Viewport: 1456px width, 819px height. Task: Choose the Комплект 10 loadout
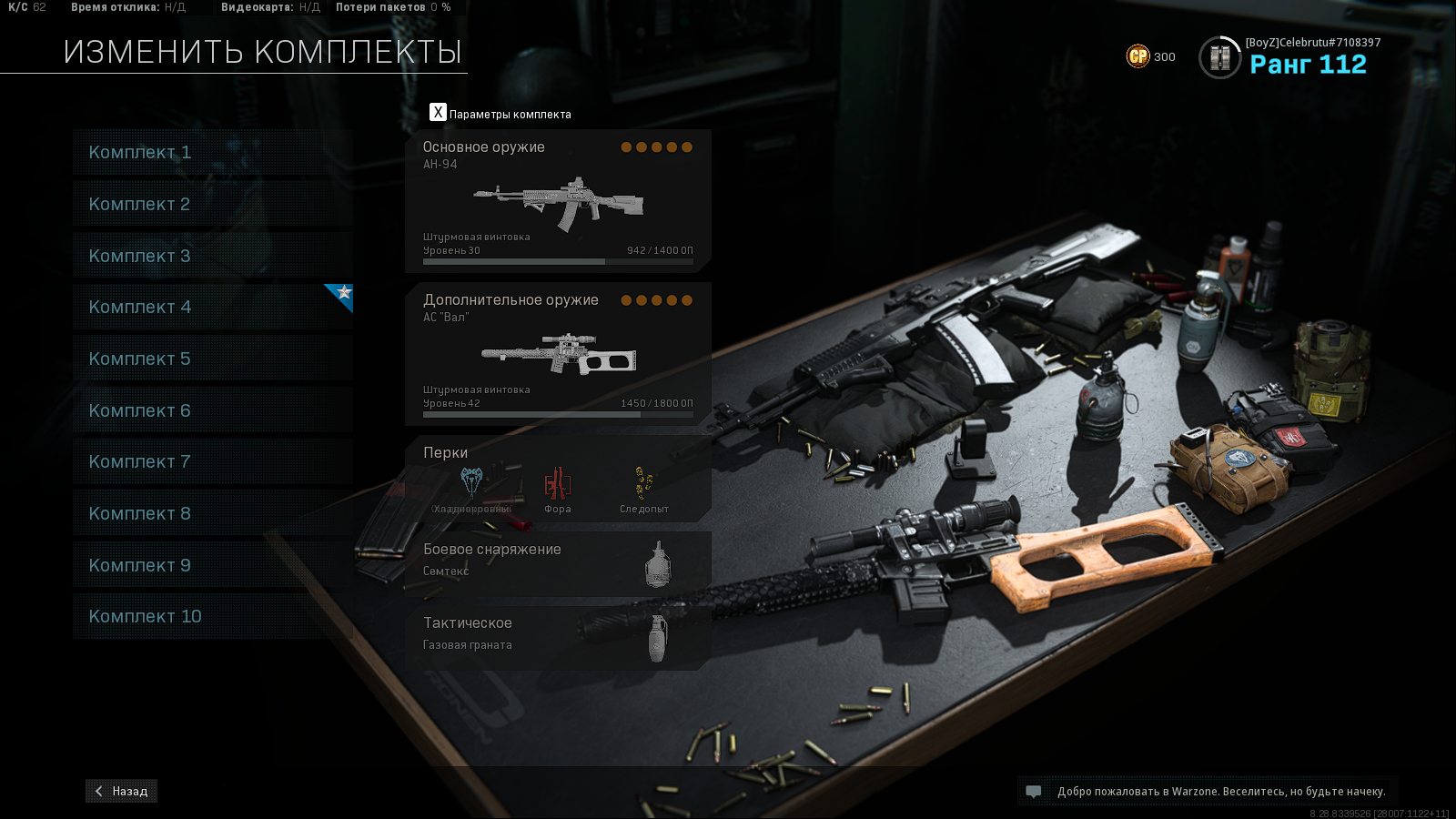tap(212, 616)
